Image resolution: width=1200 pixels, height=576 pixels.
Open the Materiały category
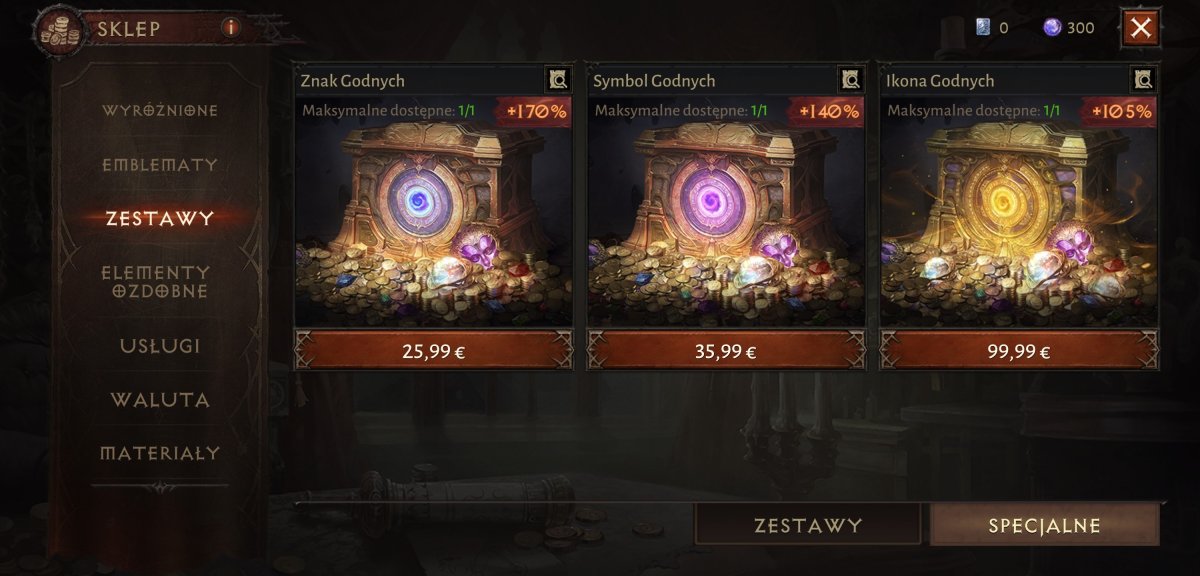[x=160, y=453]
